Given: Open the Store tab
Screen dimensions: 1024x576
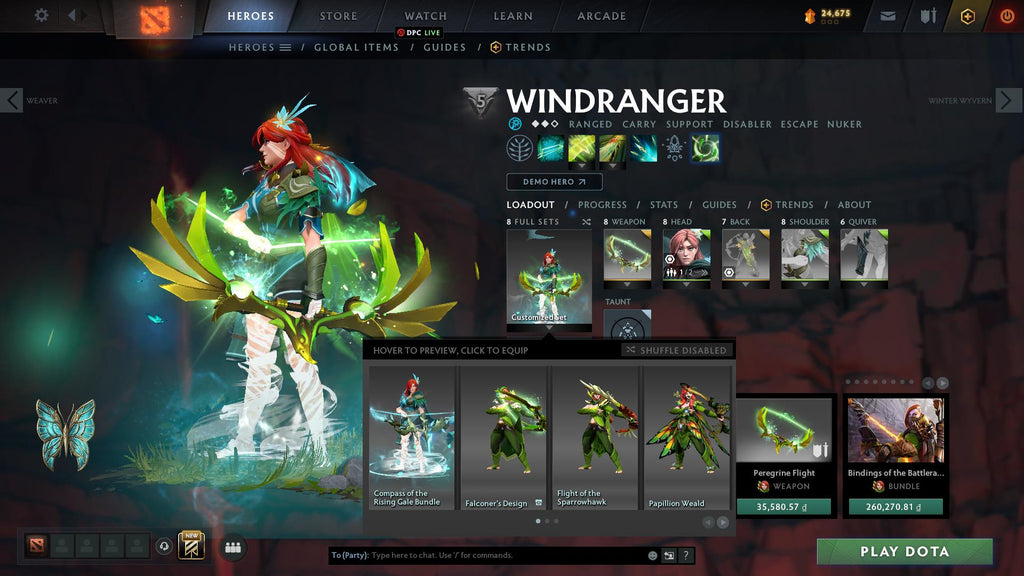Looking at the screenshot, I should [338, 16].
